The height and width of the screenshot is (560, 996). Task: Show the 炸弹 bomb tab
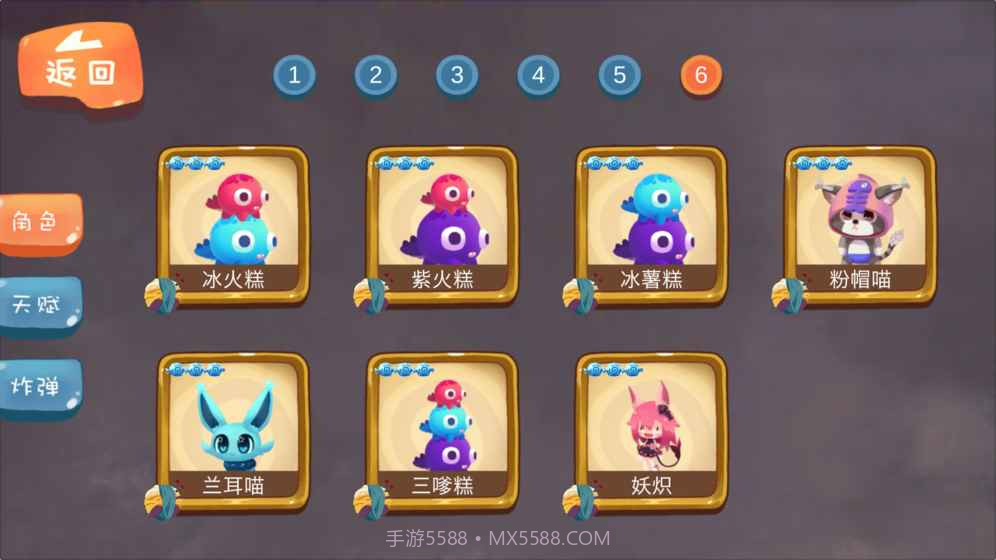(x=40, y=386)
